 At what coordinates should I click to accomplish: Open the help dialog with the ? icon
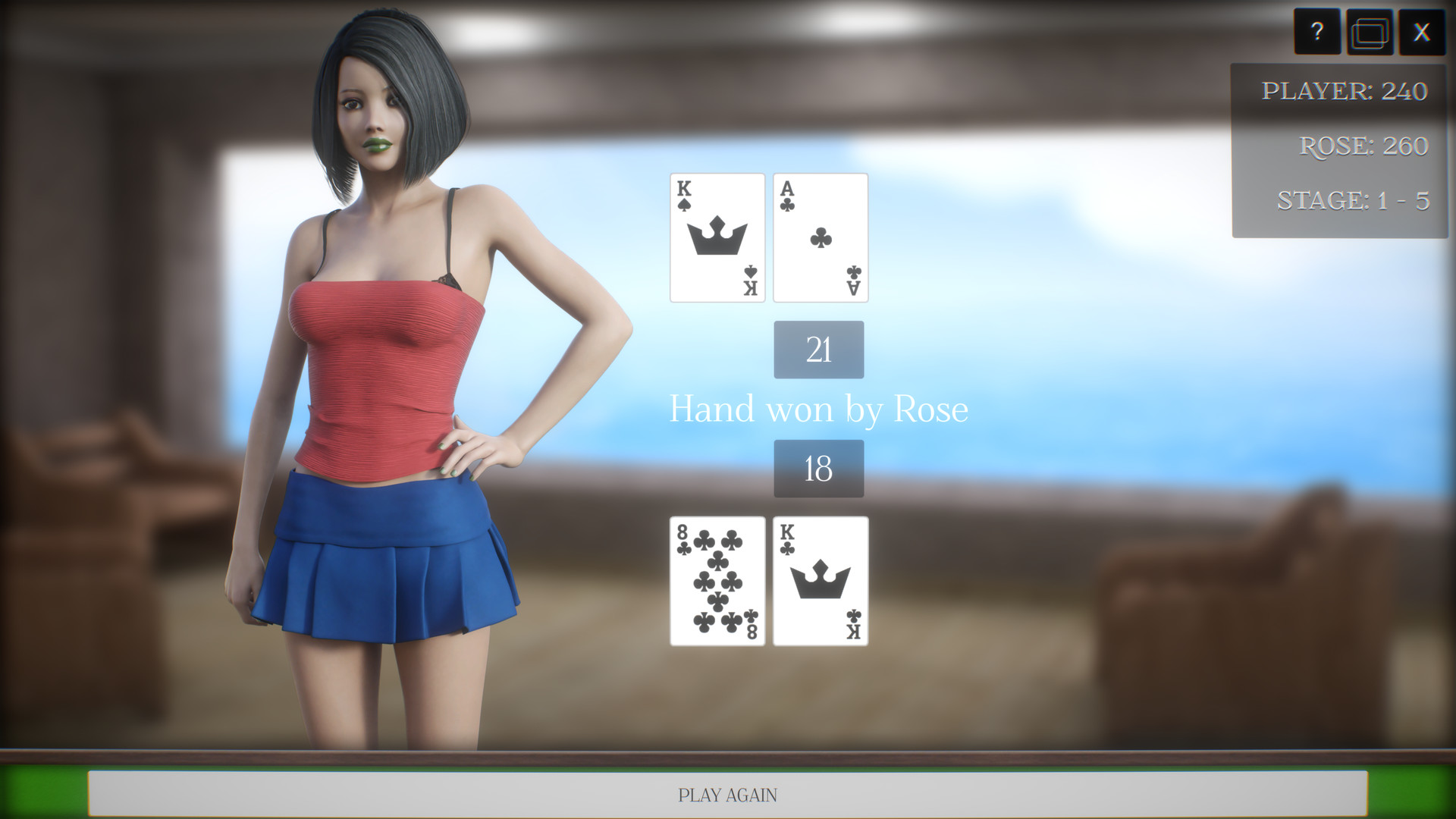pos(1318,32)
